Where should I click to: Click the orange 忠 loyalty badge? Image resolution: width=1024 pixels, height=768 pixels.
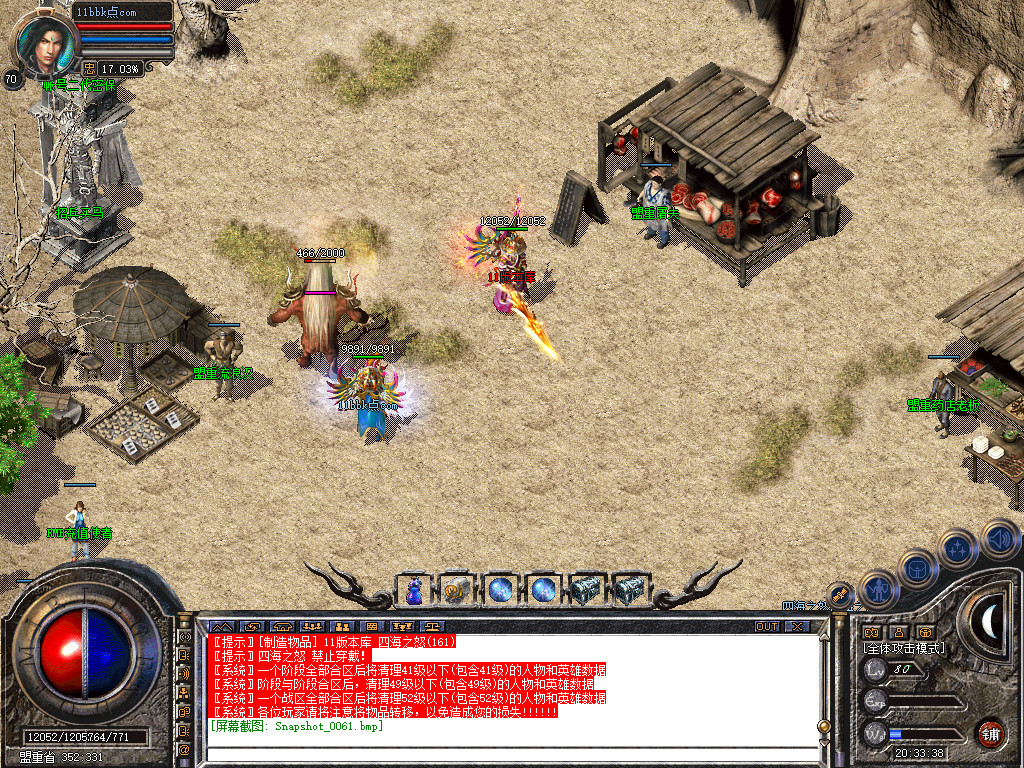(x=90, y=68)
